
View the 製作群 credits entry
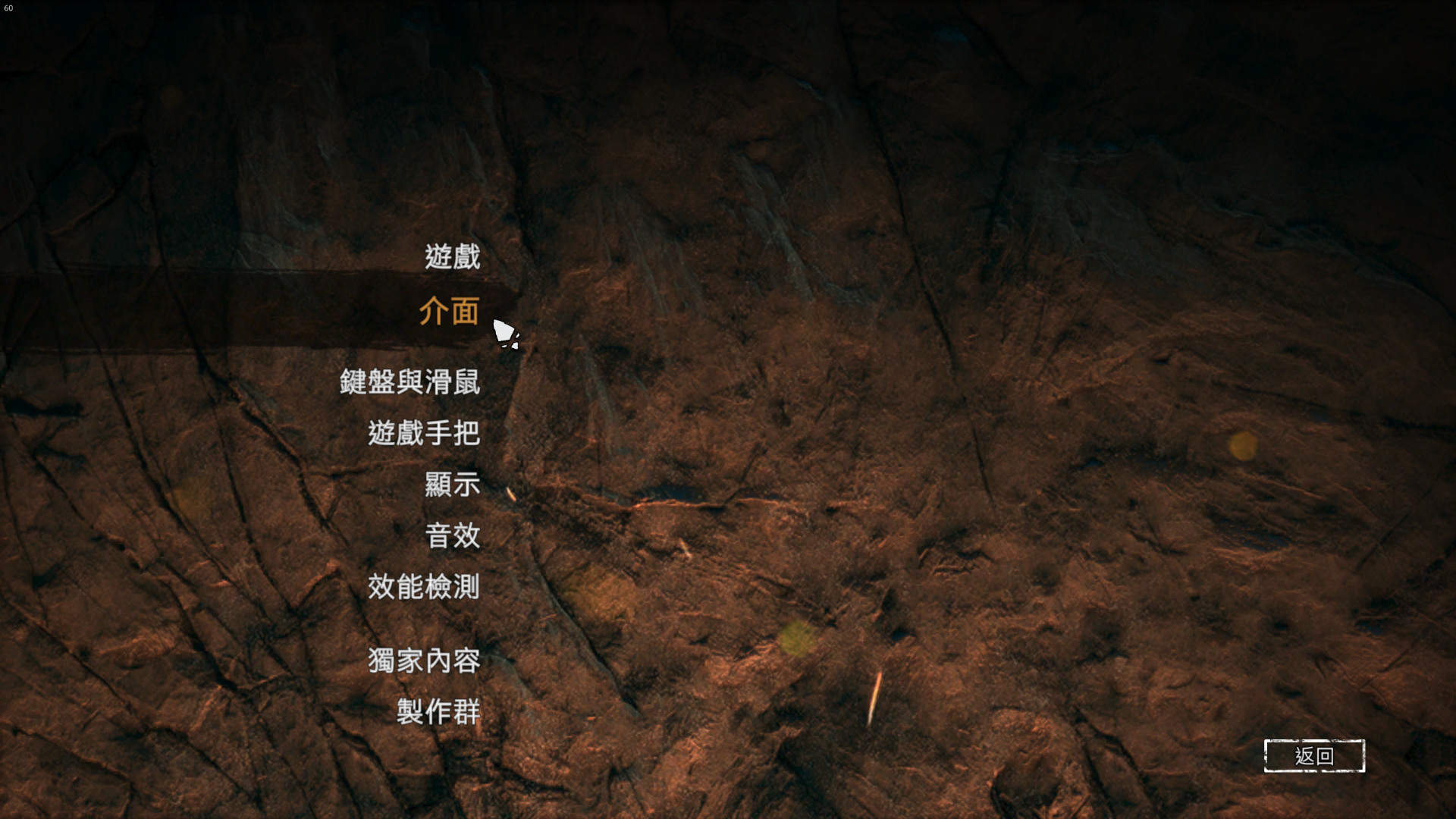[x=438, y=712]
